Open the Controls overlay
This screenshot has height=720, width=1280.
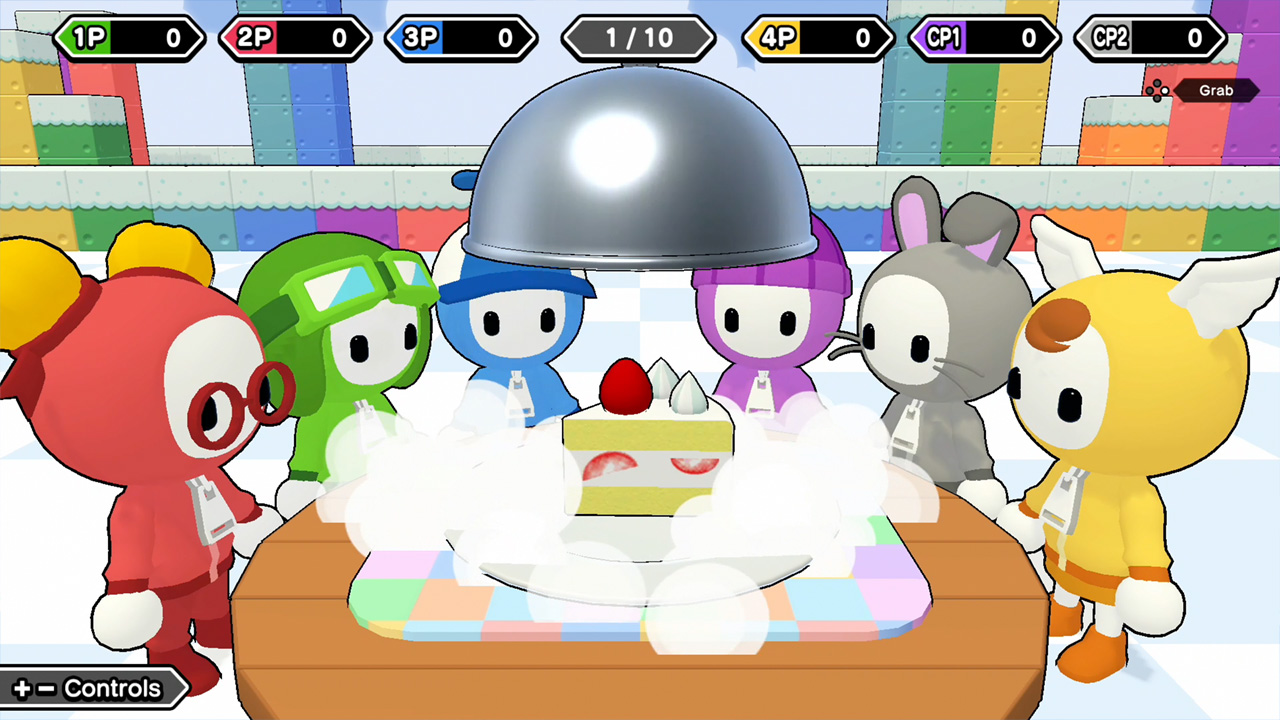[x=112, y=688]
